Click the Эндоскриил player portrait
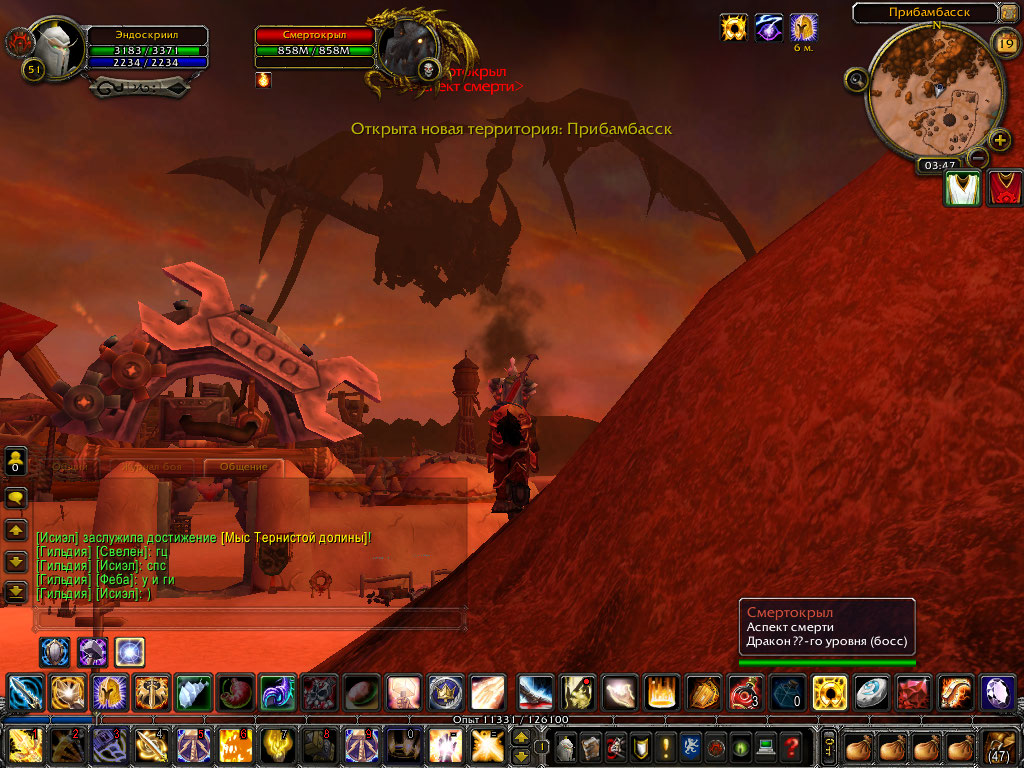This screenshot has height=768, width=1024. 58,45
